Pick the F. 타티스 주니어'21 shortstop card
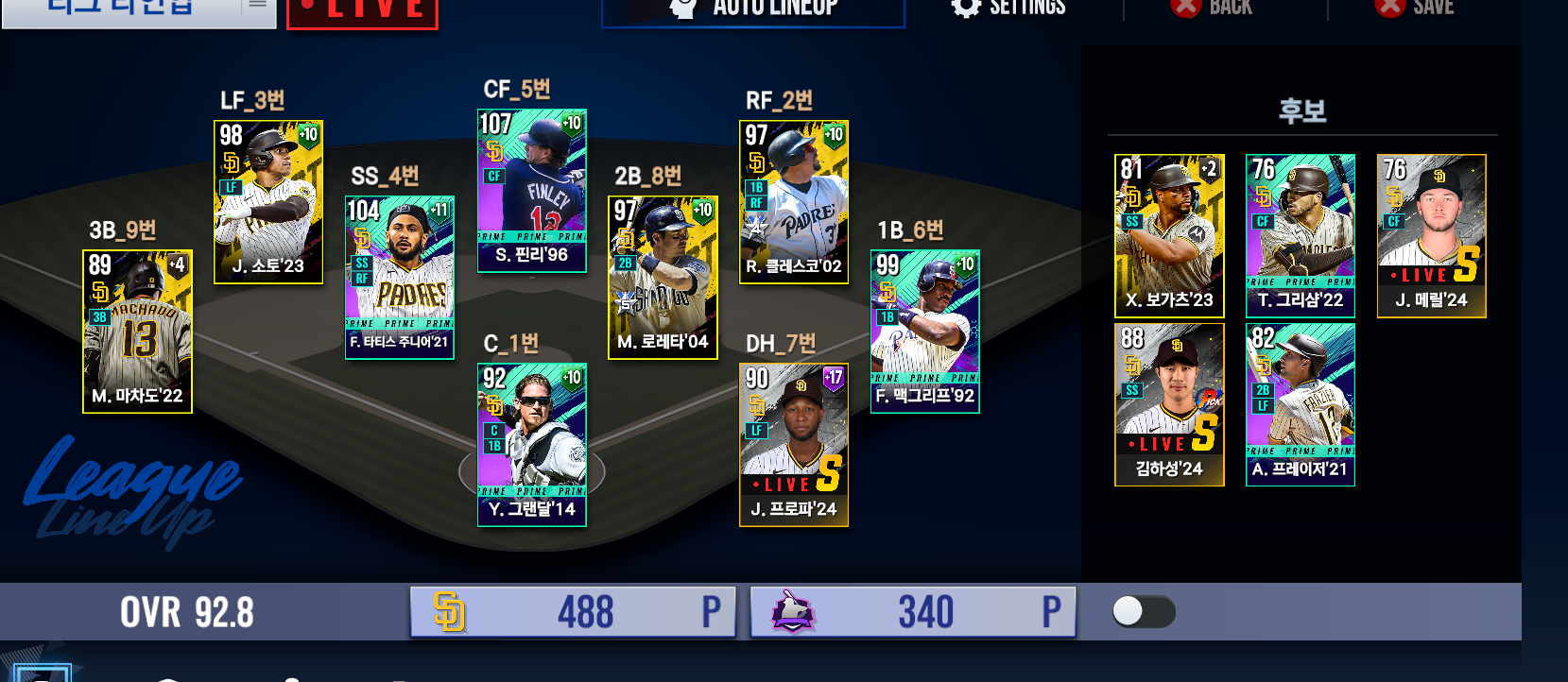The image size is (1568, 682). [x=400, y=277]
